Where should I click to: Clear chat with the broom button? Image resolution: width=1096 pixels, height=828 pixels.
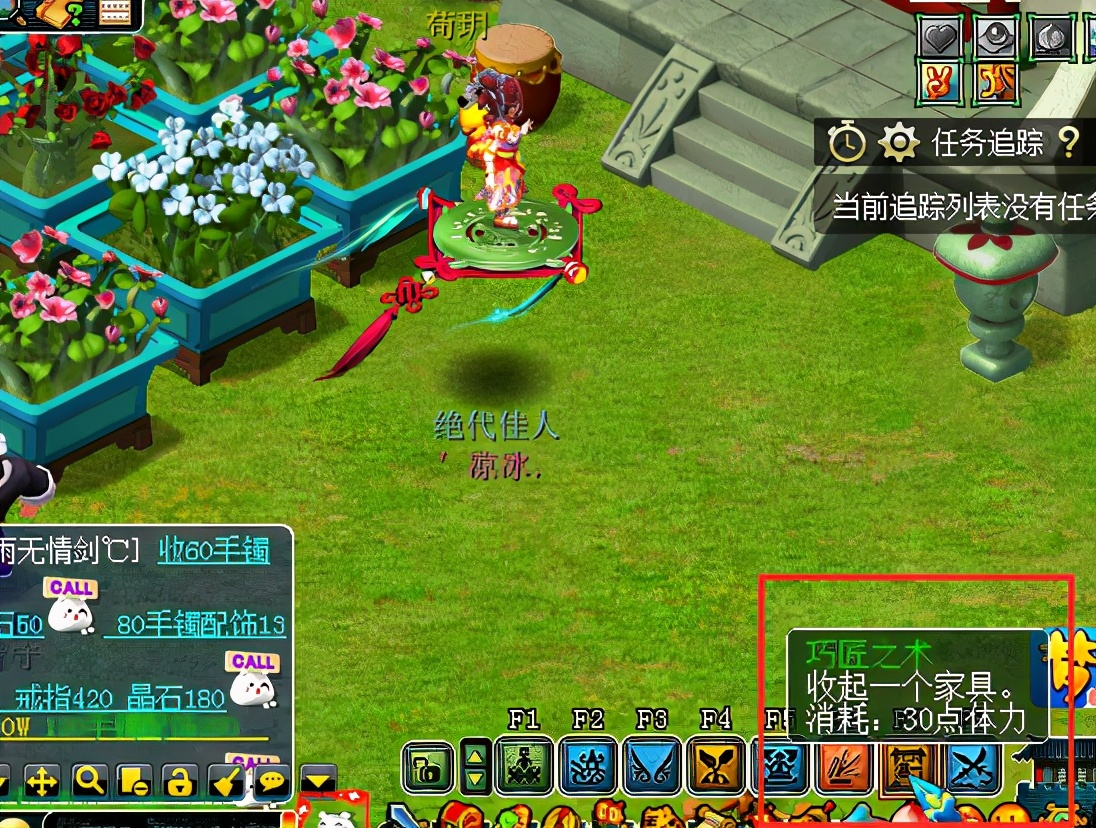pos(224,780)
